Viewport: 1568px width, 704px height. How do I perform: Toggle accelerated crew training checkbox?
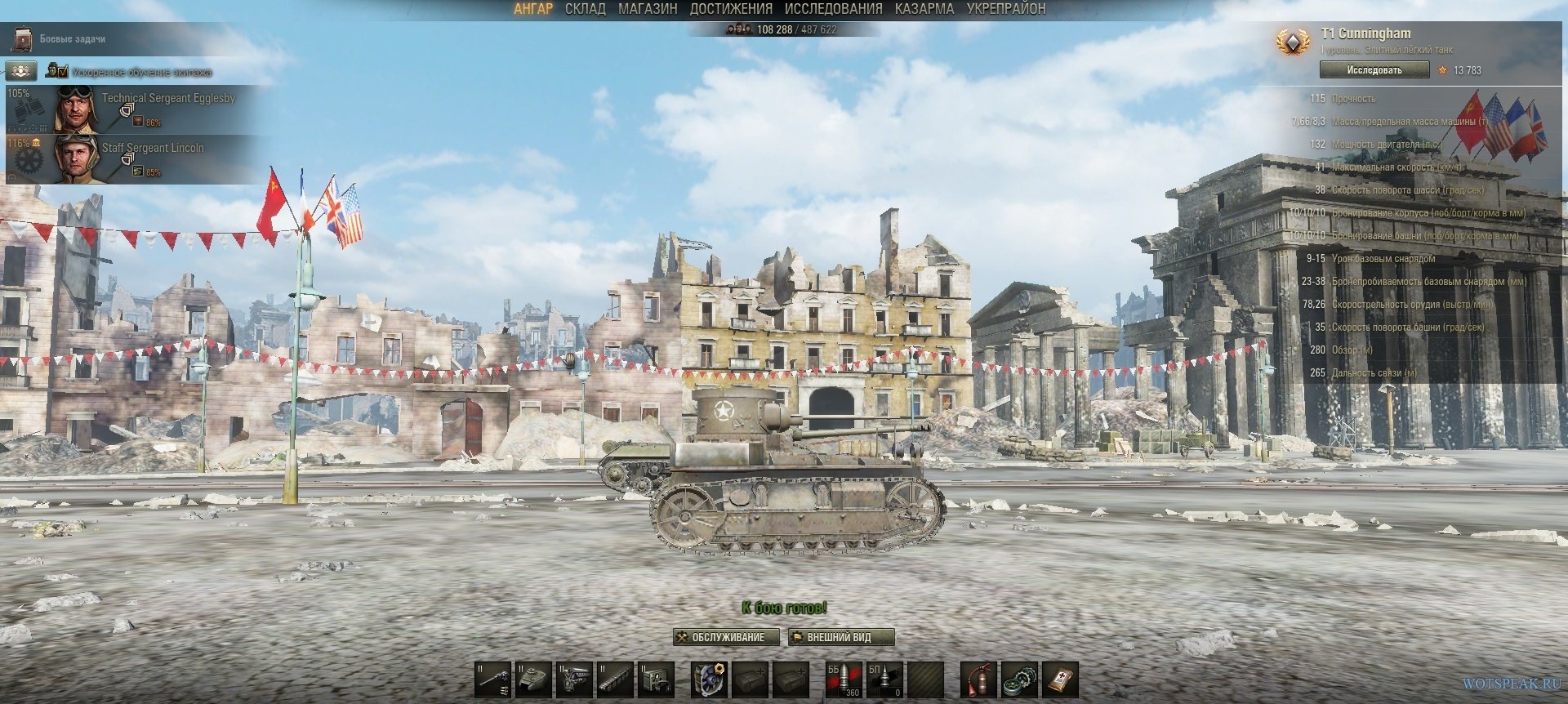pyautogui.click(x=63, y=71)
